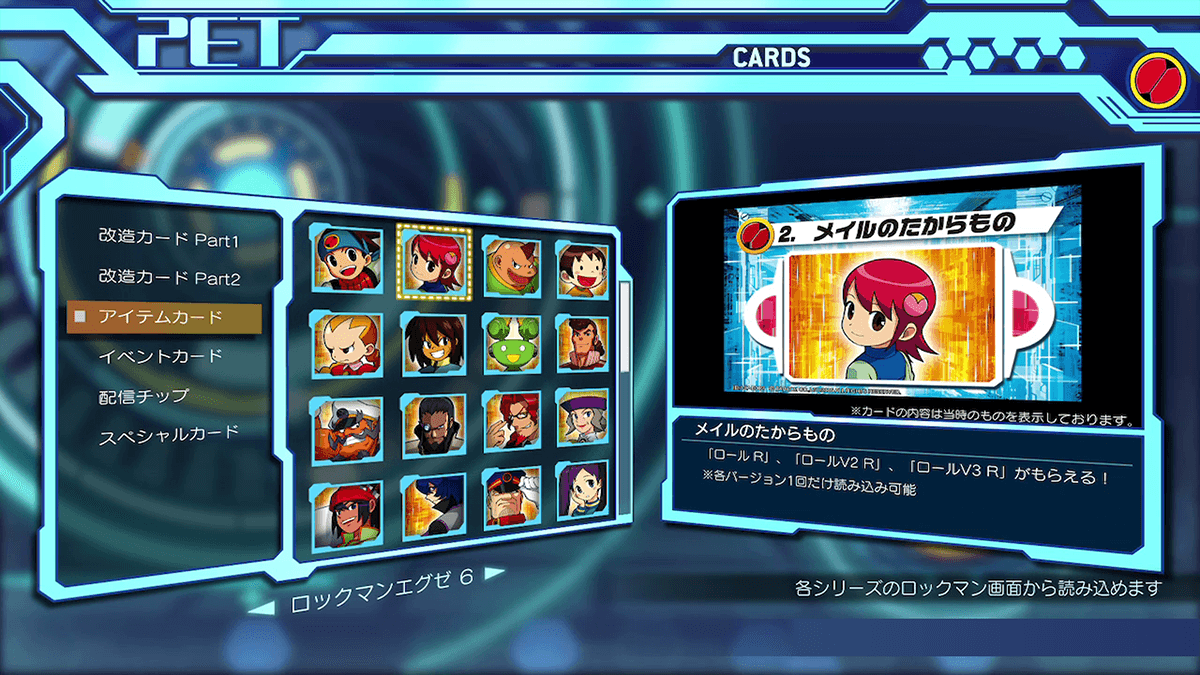The image size is (1200, 675).
Task: Switch to イベントカード category
Action: 160,356
